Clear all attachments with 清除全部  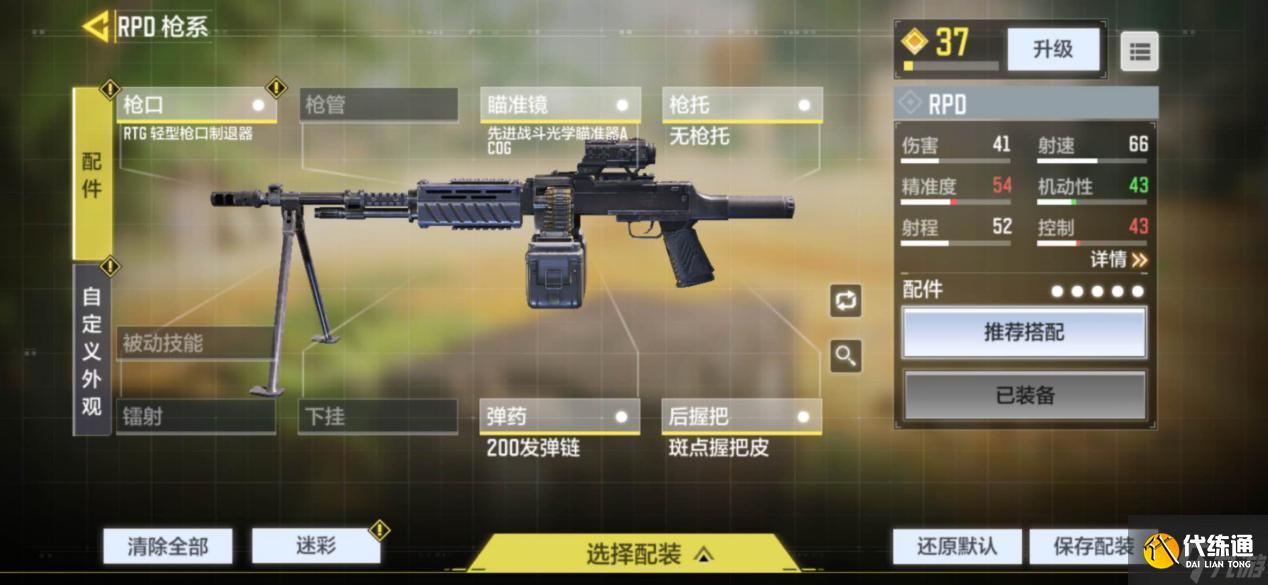click(x=168, y=546)
